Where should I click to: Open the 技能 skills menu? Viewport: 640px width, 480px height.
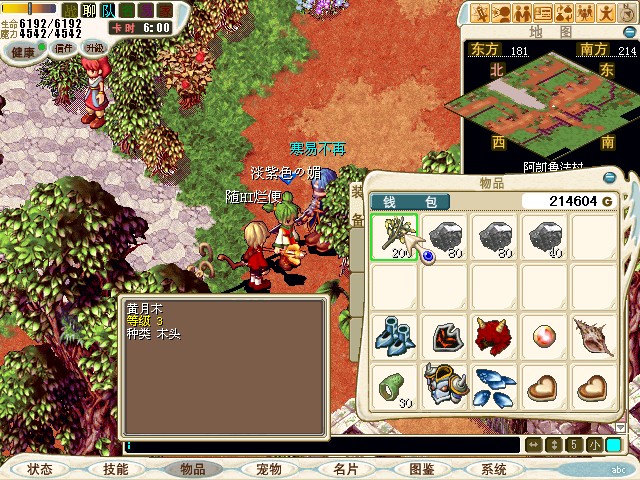pos(115,469)
